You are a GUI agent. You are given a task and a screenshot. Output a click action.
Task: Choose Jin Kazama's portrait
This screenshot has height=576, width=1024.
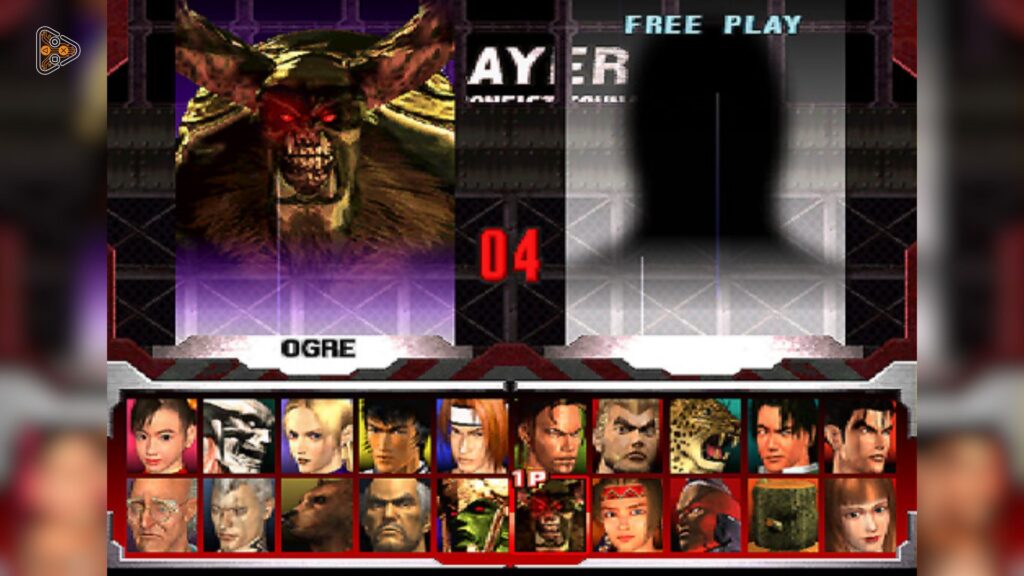tap(860, 435)
